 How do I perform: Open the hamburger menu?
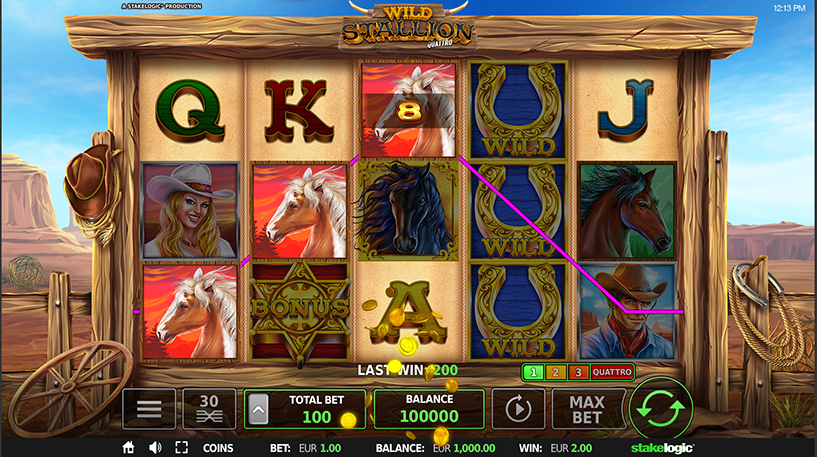149,409
